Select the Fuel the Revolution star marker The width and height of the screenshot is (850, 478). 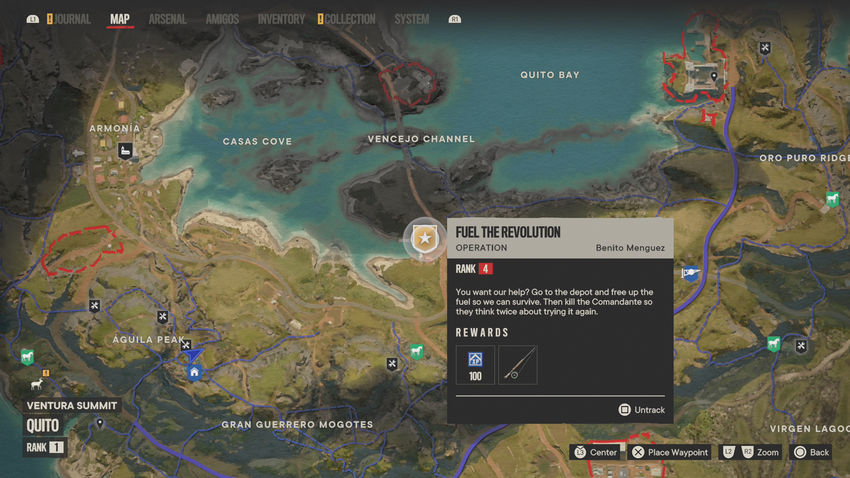click(x=425, y=239)
